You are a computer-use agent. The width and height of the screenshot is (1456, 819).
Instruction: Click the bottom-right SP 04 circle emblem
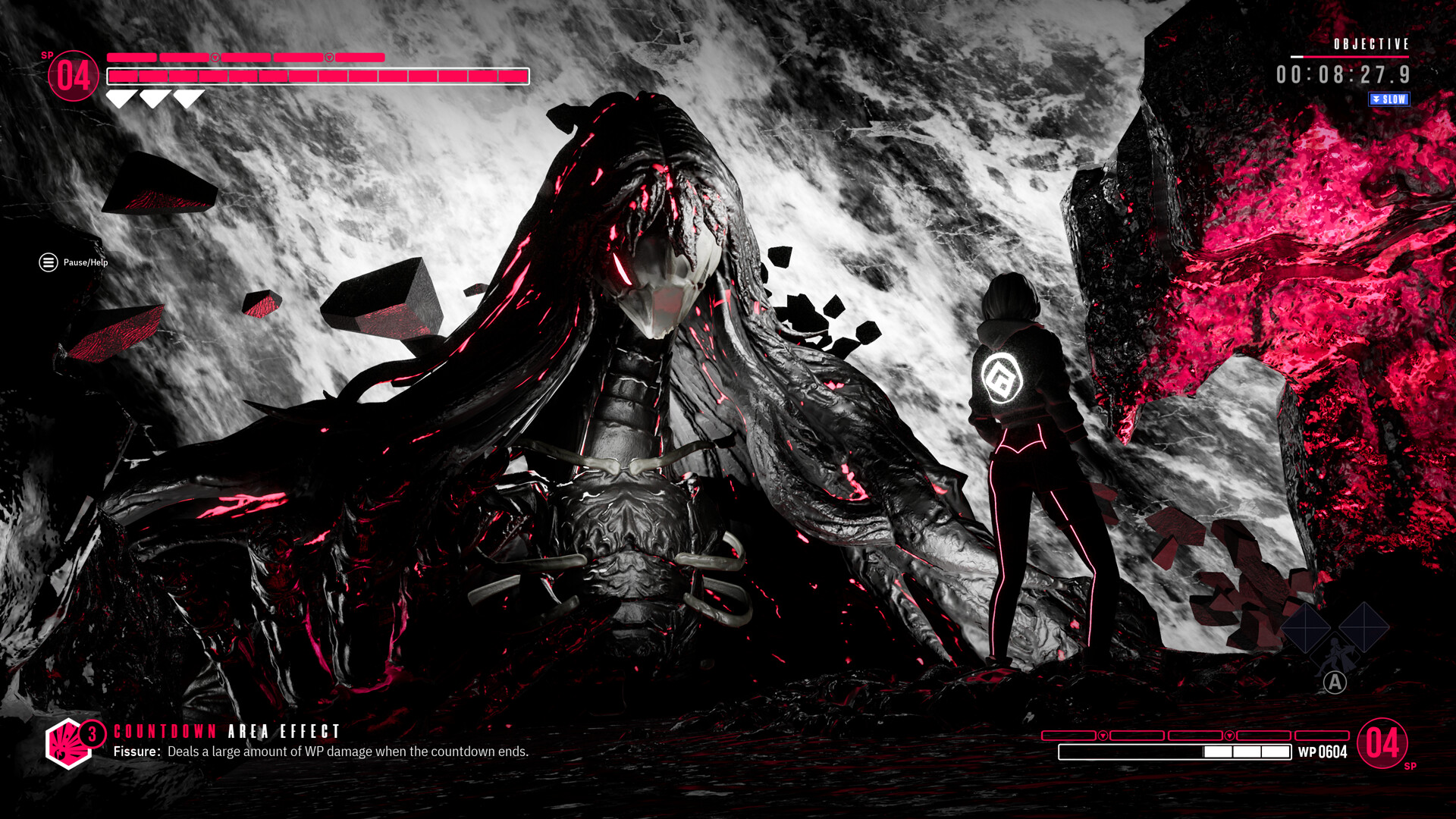point(1382,743)
